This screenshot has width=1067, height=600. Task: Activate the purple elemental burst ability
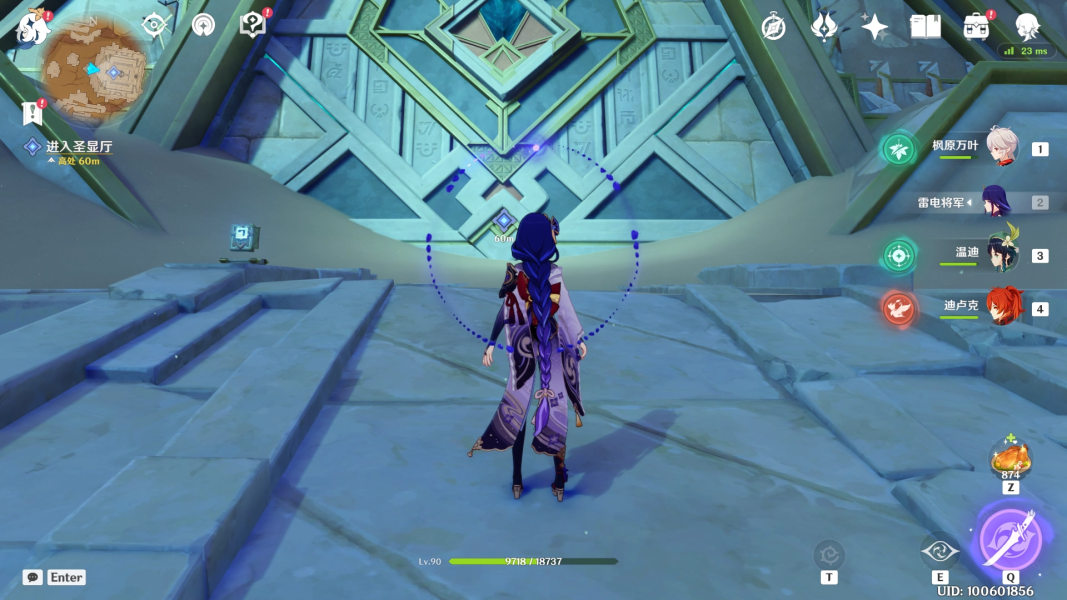click(1010, 540)
